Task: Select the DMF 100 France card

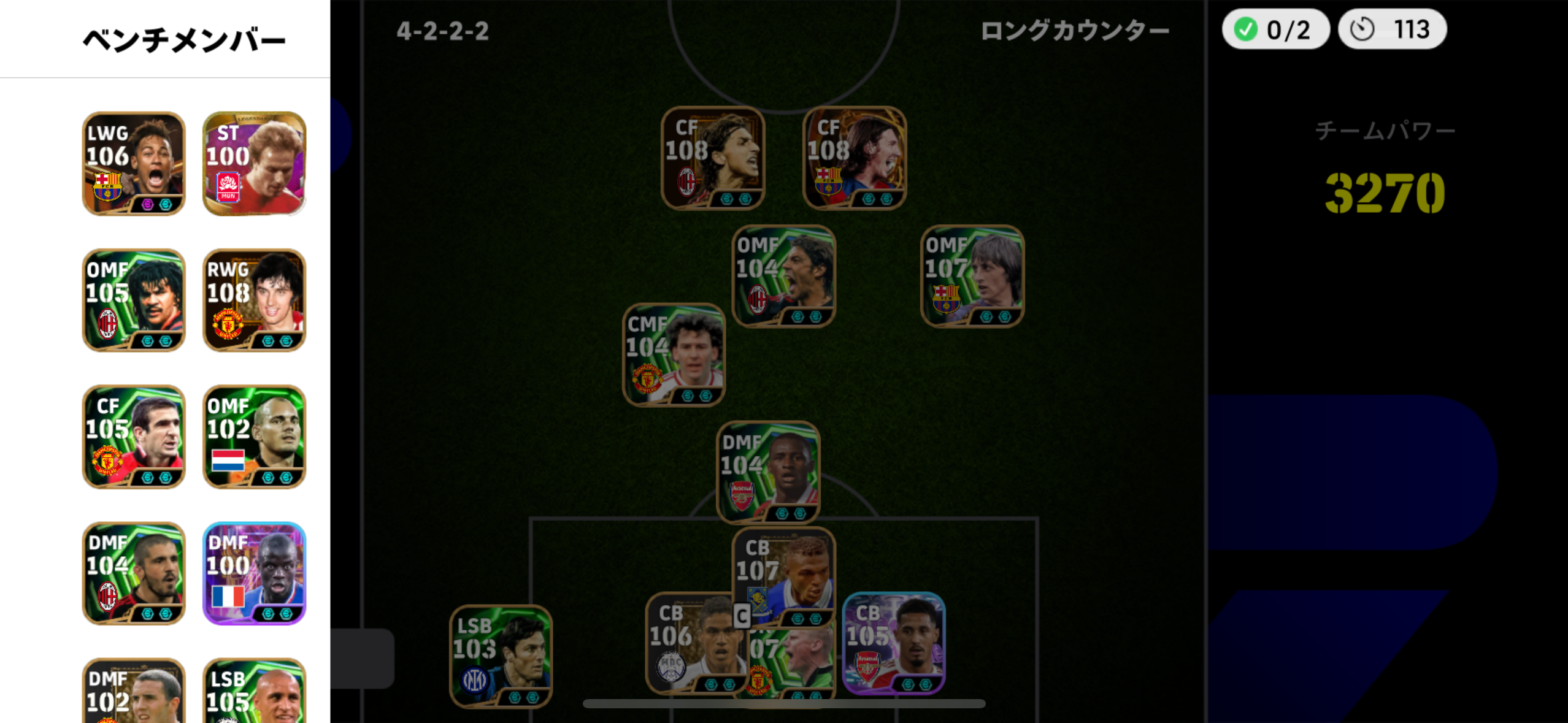Action: [254, 573]
